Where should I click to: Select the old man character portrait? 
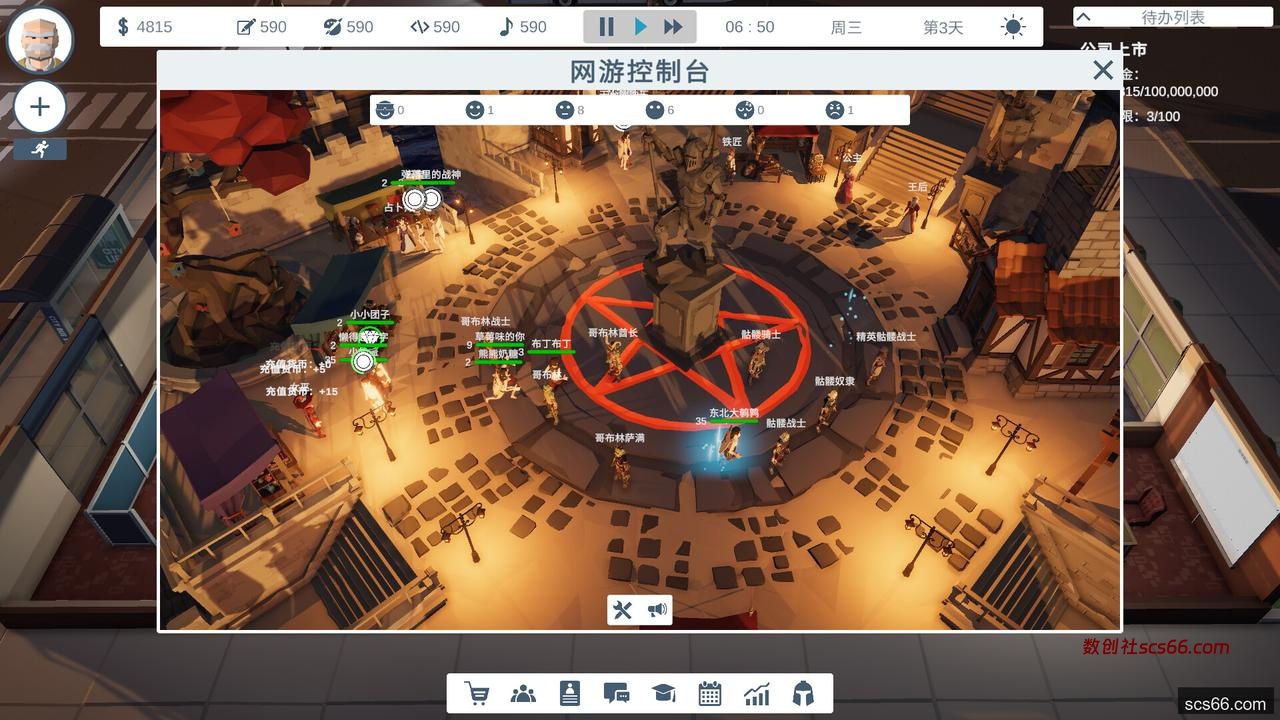(40, 40)
